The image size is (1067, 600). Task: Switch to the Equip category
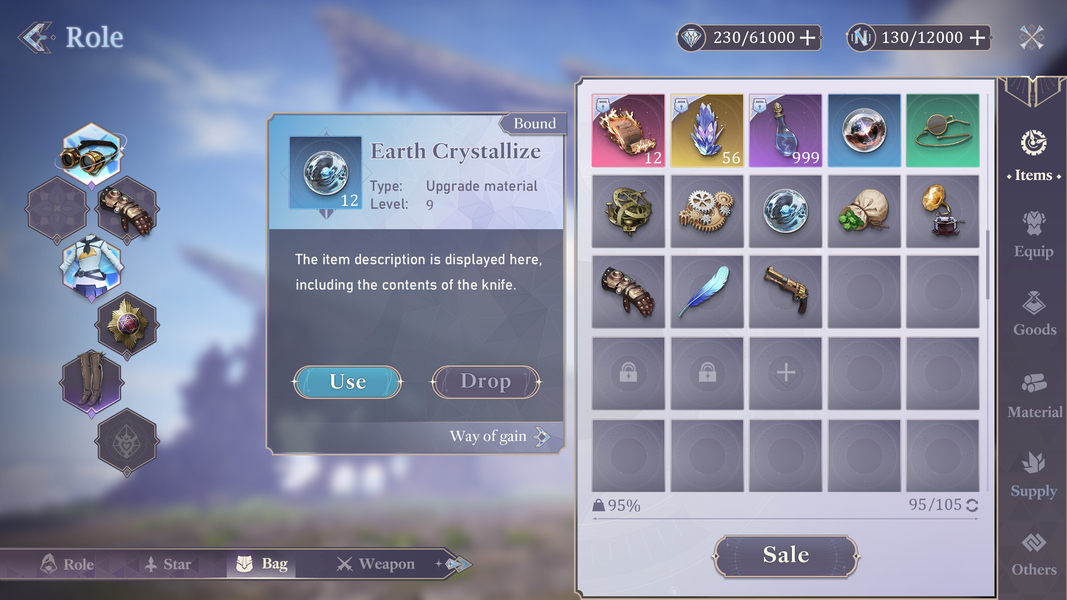(1033, 234)
